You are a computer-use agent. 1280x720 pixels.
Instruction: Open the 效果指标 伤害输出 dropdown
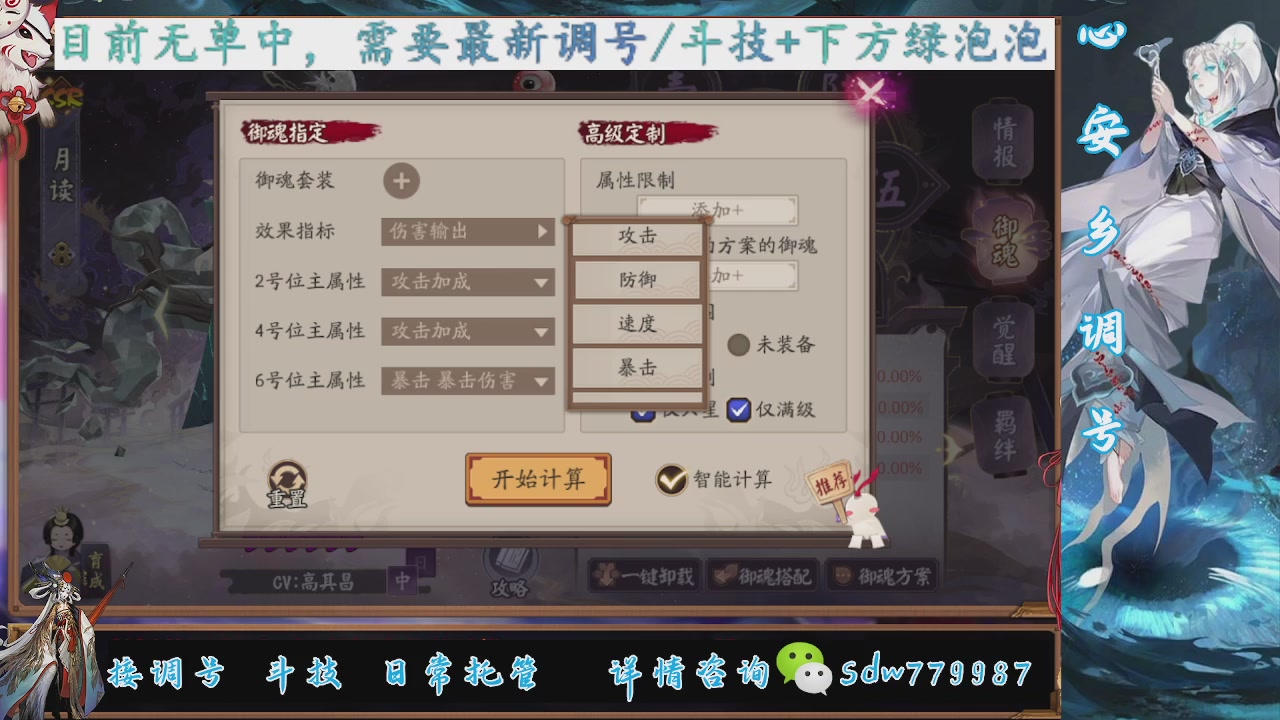pyautogui.click(x=467, y=232)
